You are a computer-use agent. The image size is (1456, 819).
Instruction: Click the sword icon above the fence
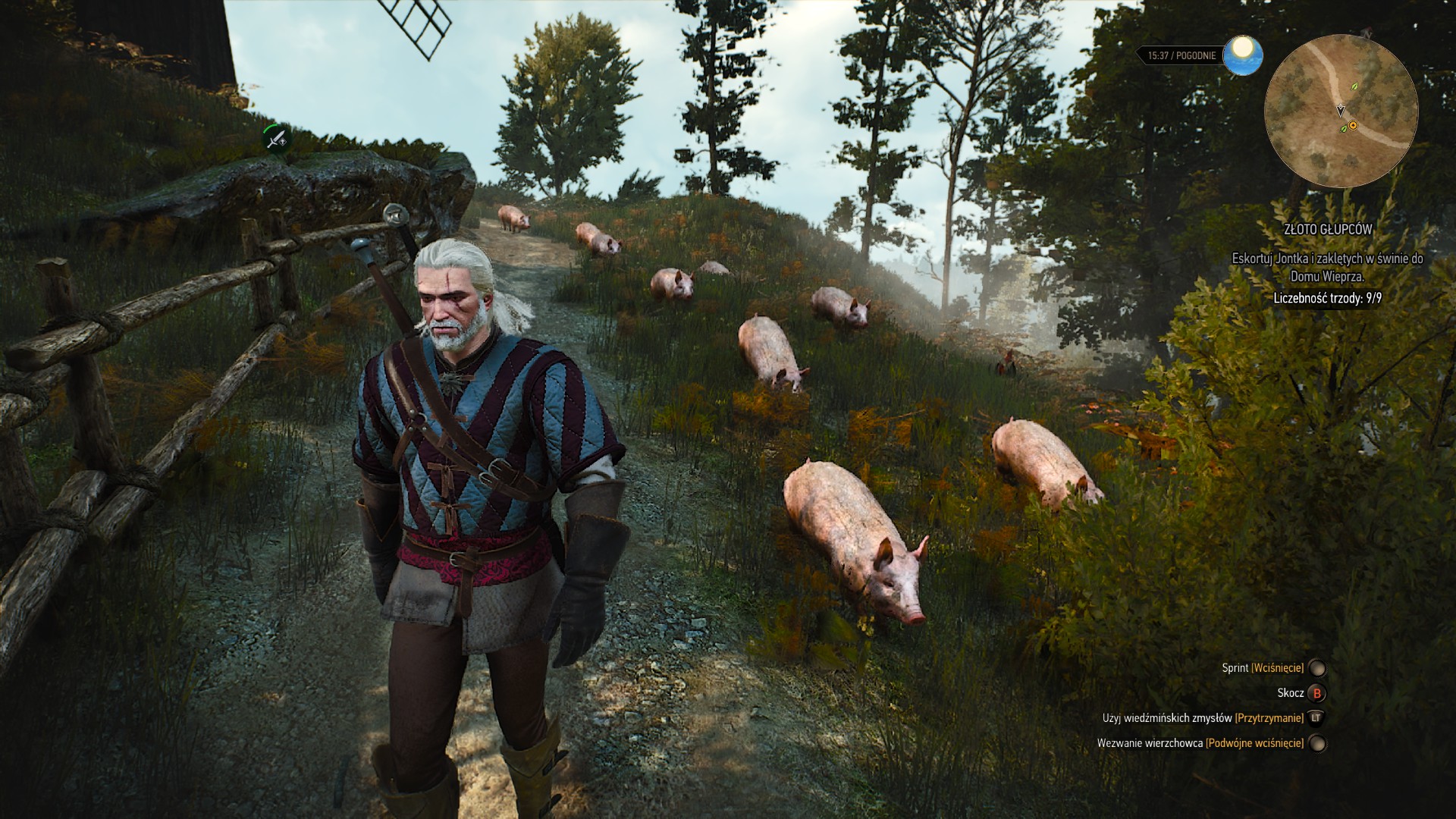pyautogui.click(x=277, y=139)
